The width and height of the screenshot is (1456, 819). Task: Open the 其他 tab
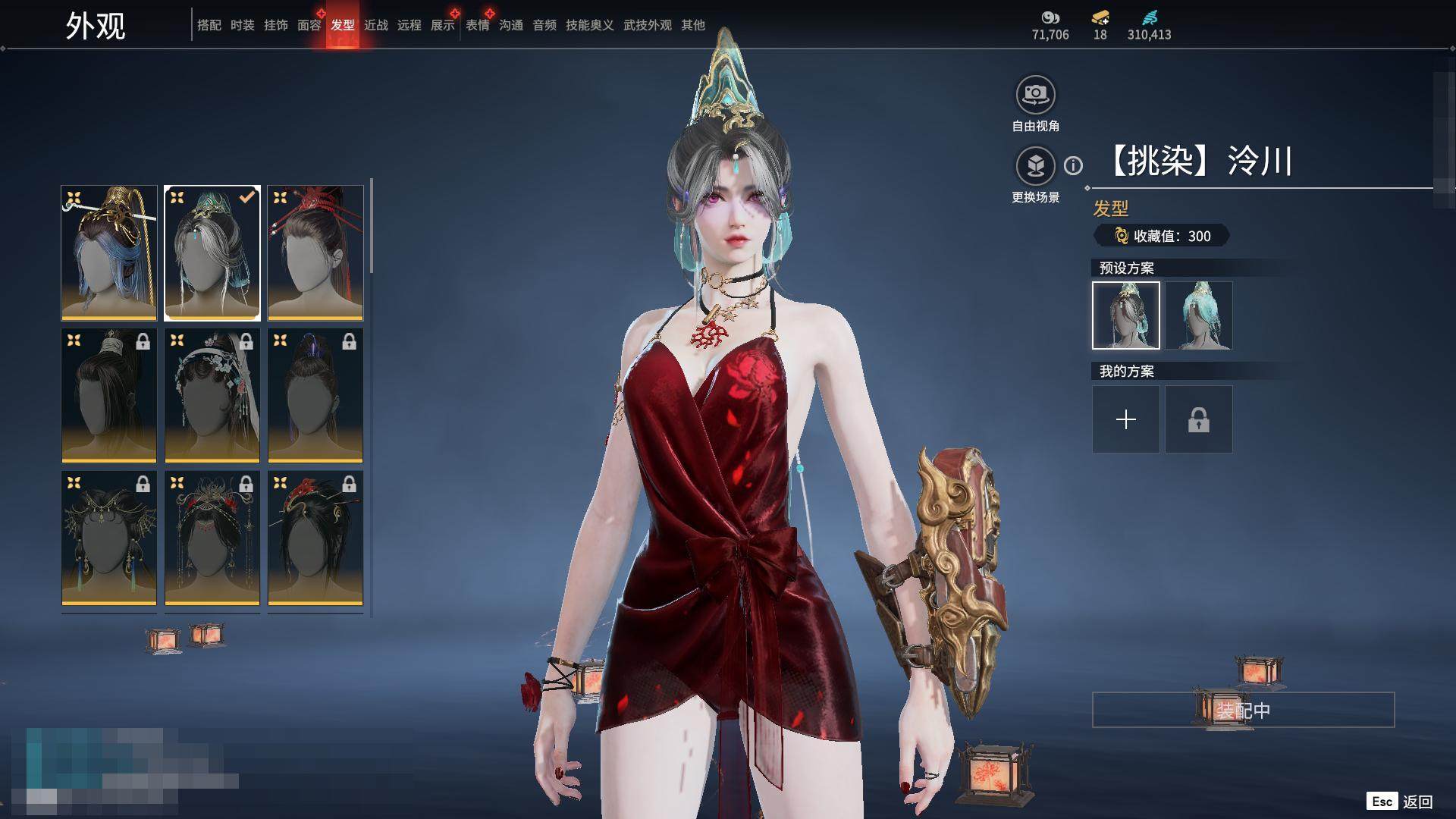point(692,26)
